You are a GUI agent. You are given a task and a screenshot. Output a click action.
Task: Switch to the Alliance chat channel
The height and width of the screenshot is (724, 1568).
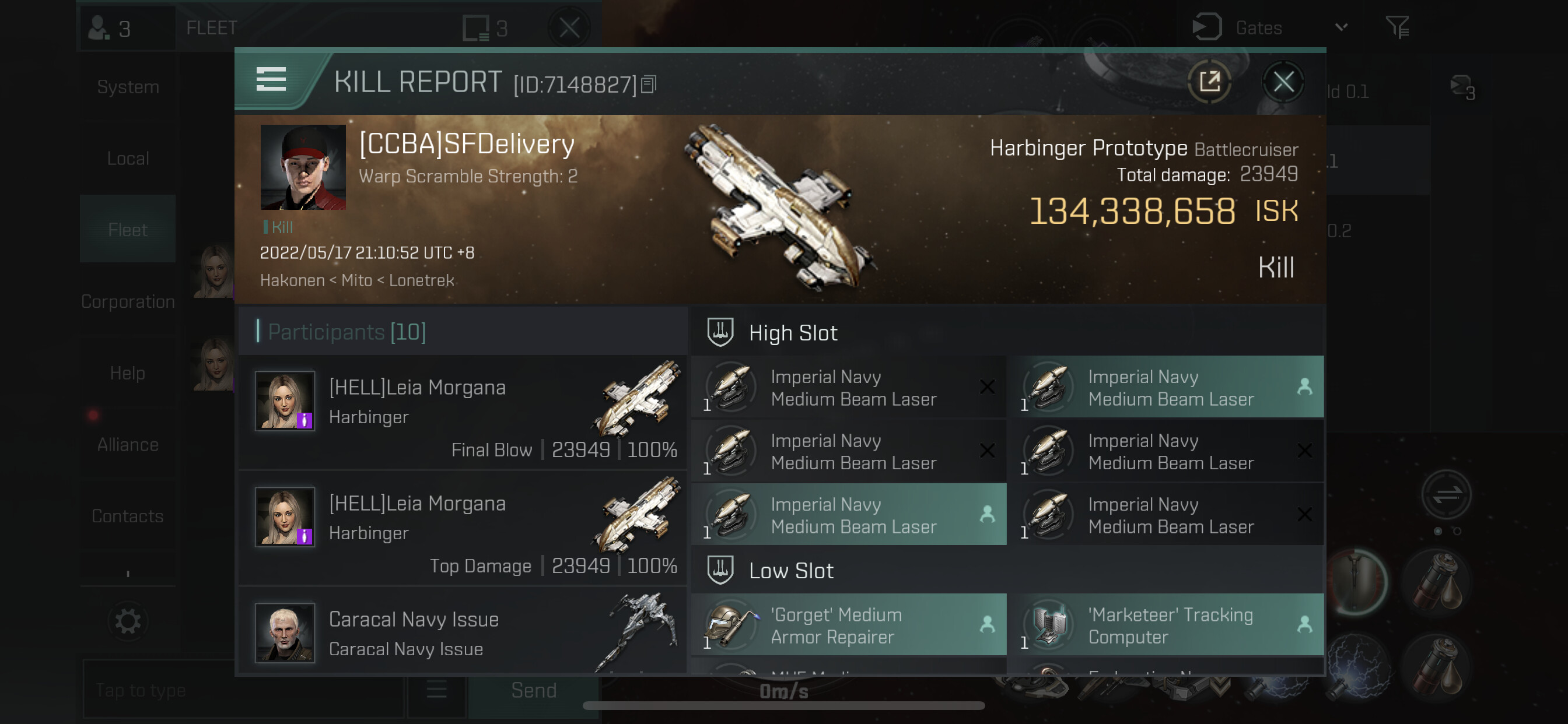pos(128,445)
